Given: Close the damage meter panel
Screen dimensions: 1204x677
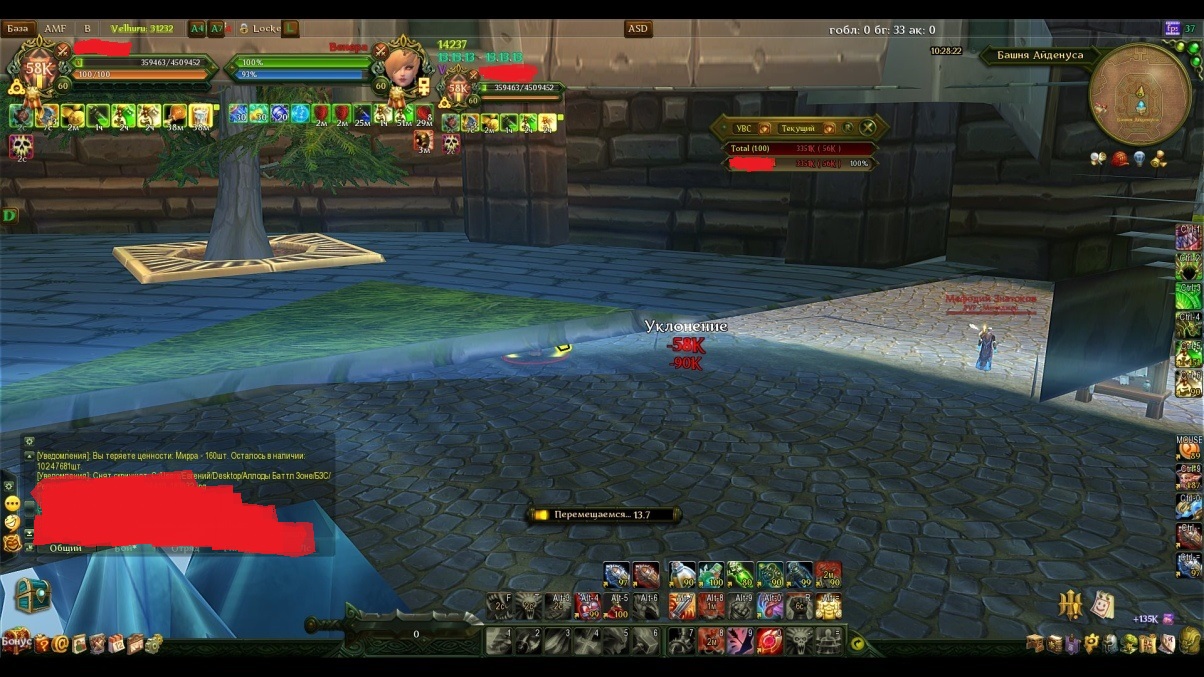Looking at the screenshot, I should [868, 128].
